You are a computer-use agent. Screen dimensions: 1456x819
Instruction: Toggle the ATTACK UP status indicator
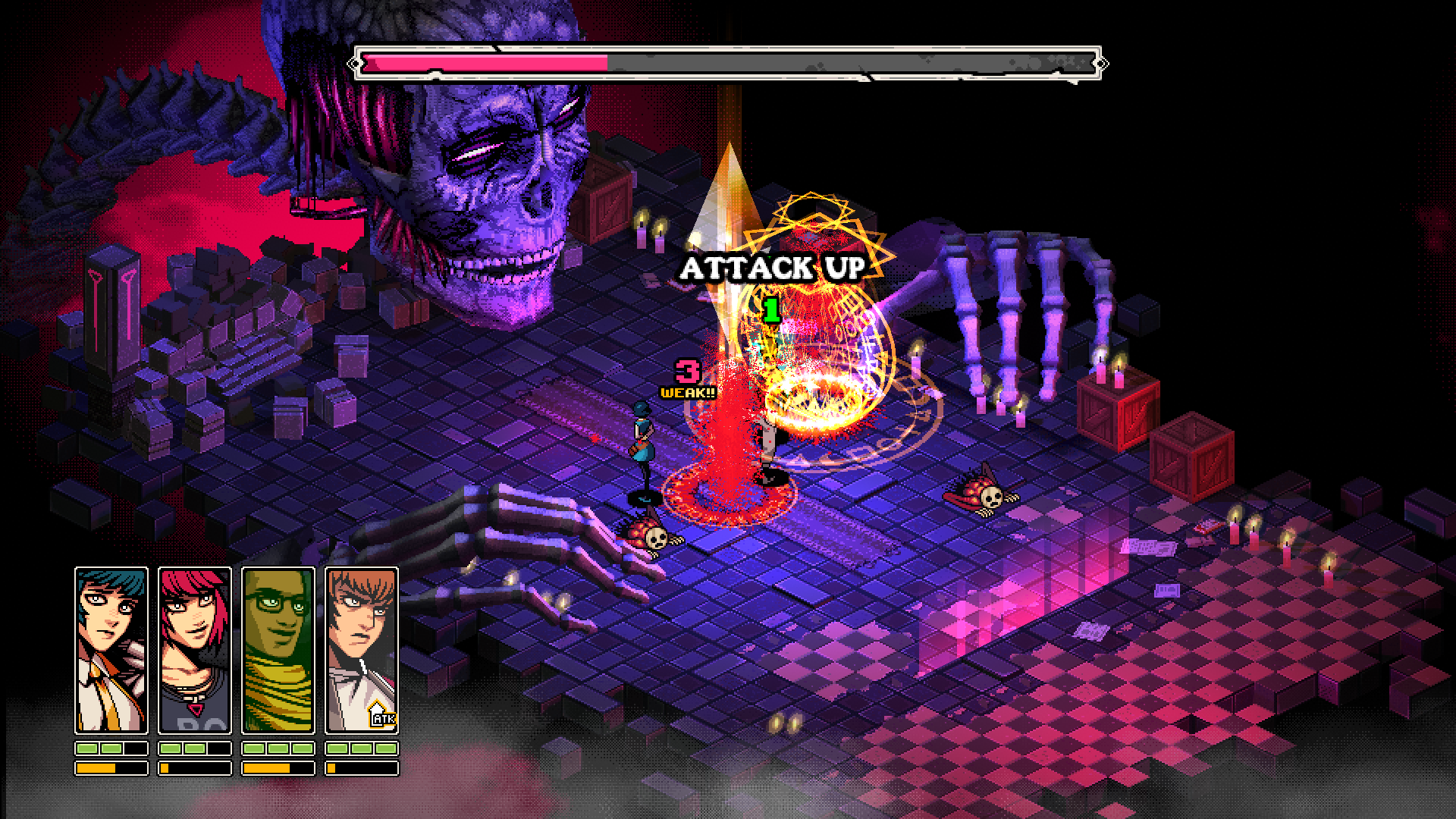pos(775,267)
